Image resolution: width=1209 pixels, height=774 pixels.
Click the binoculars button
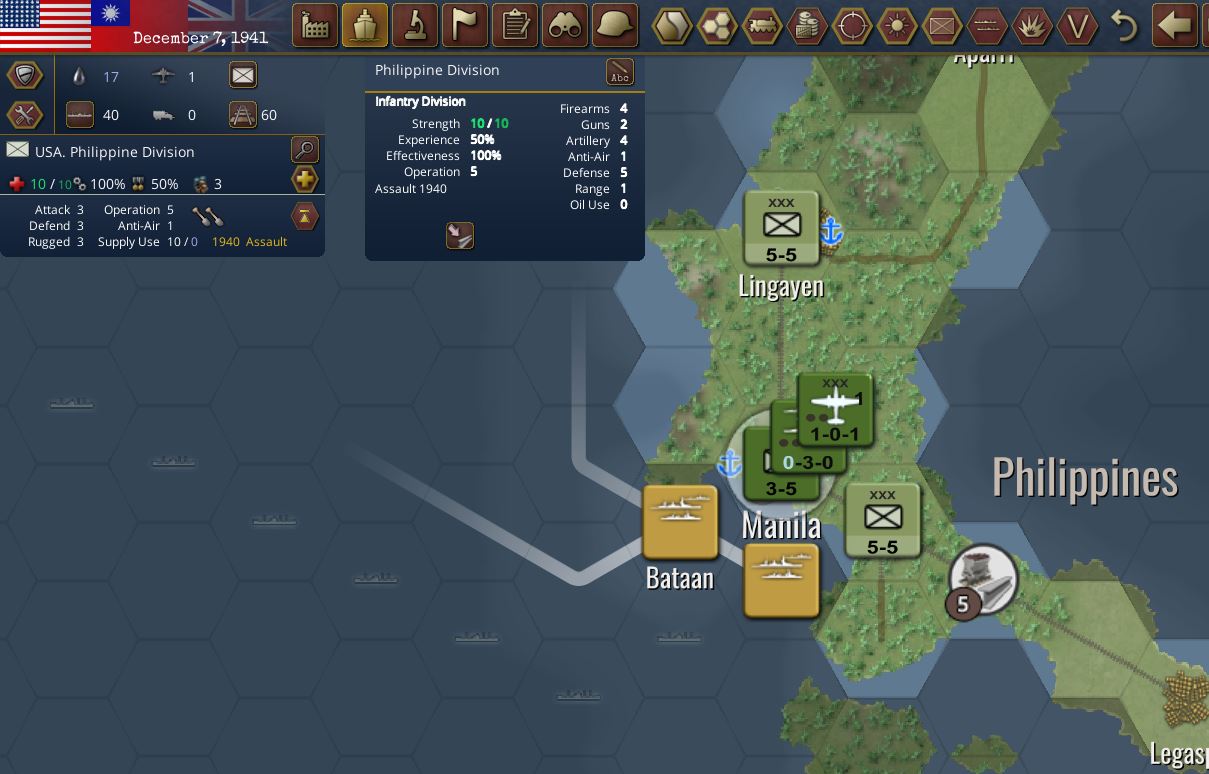(565, 25)
